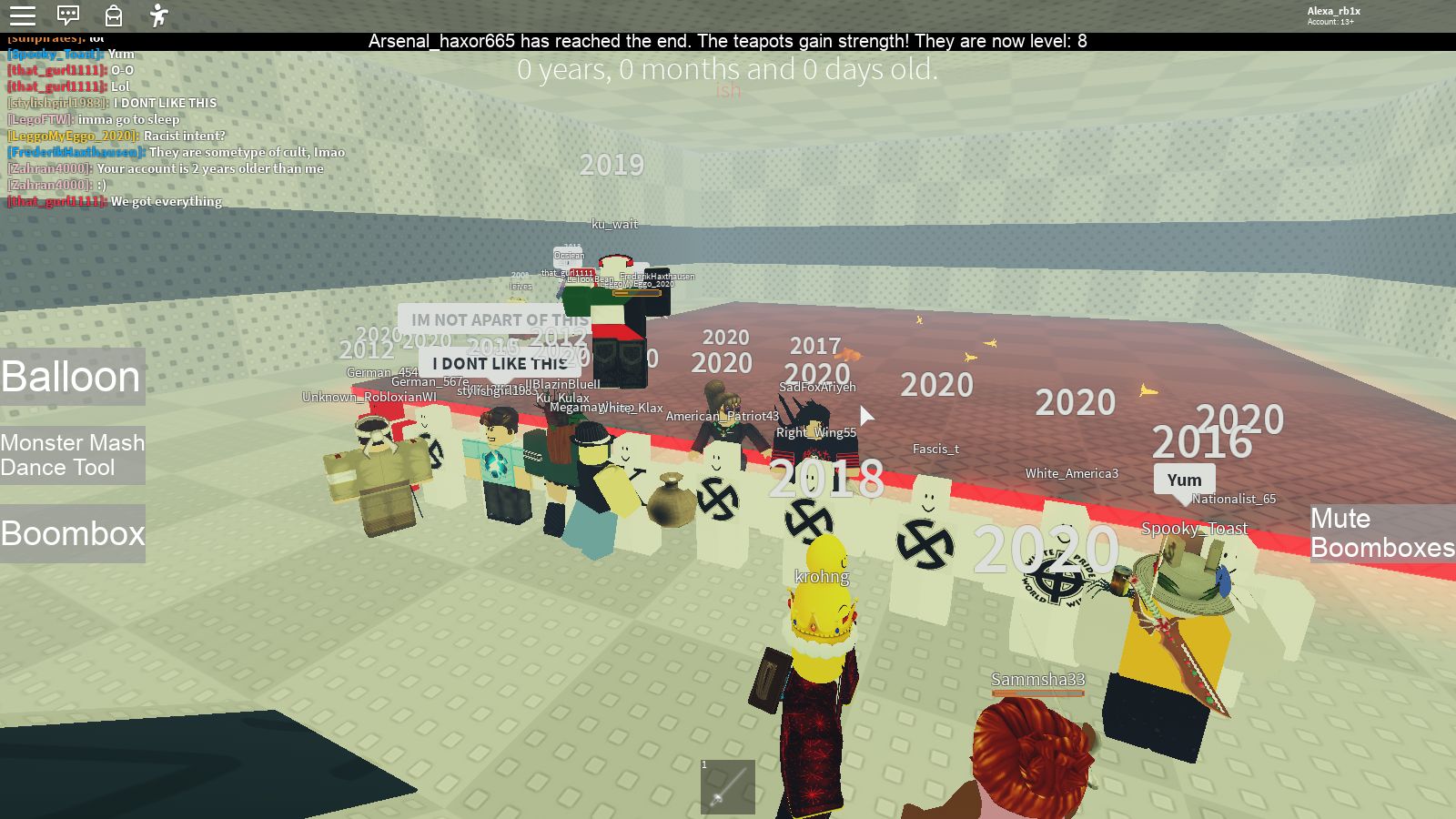This screenshot has width=1456, height=819.
Task: Click the hamburger menu's top bar line
Action: click(x=24, y=9)
